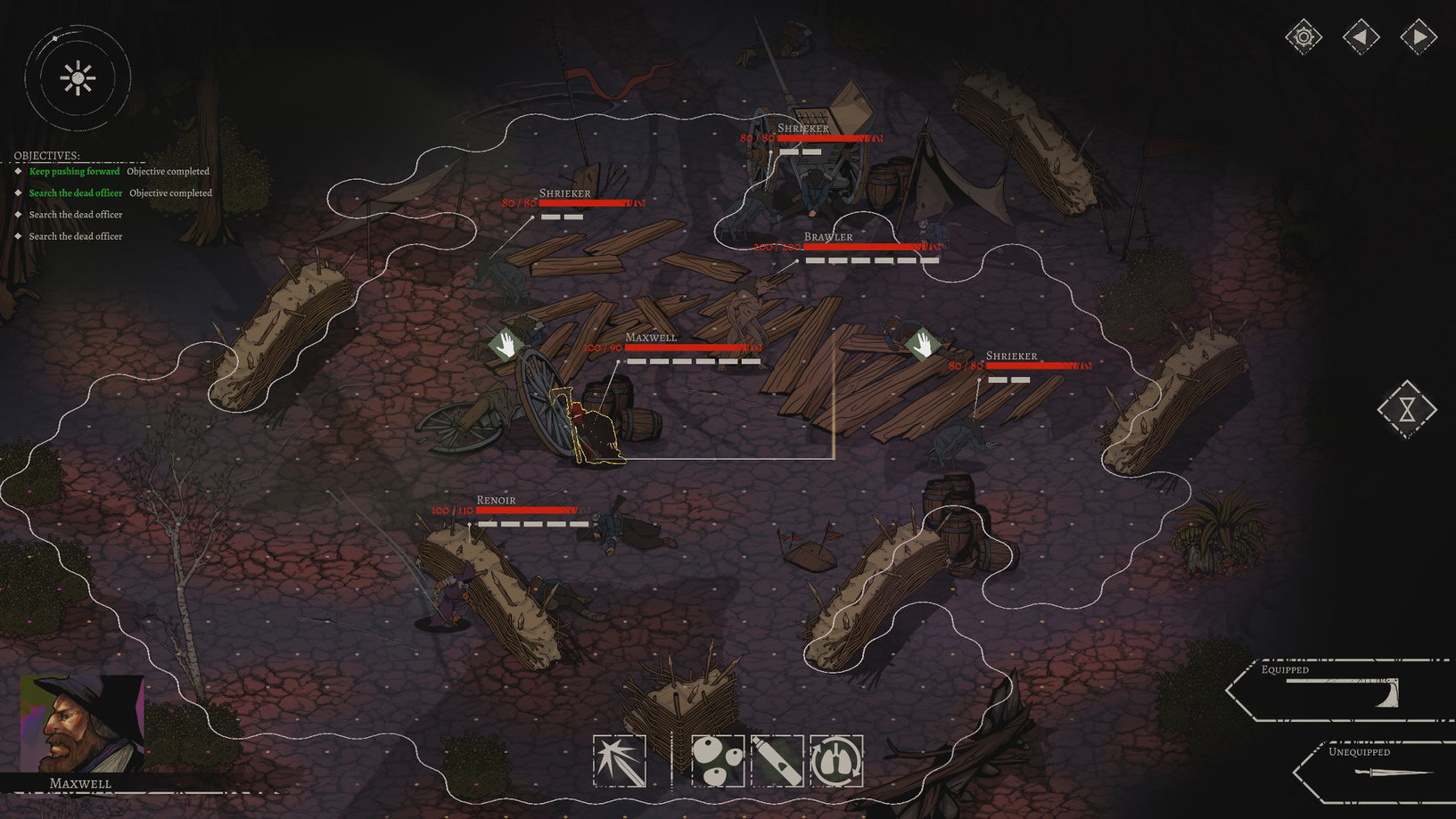Activate the blade strike attack ability
Image resolution: width=1456 pixels, height=819 pixels.
click(620, 761)
